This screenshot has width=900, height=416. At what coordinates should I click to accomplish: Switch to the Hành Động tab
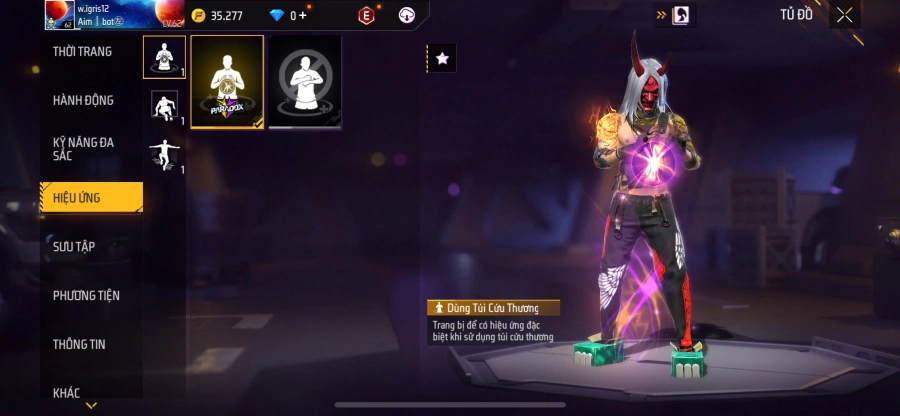tap(83, 100)
